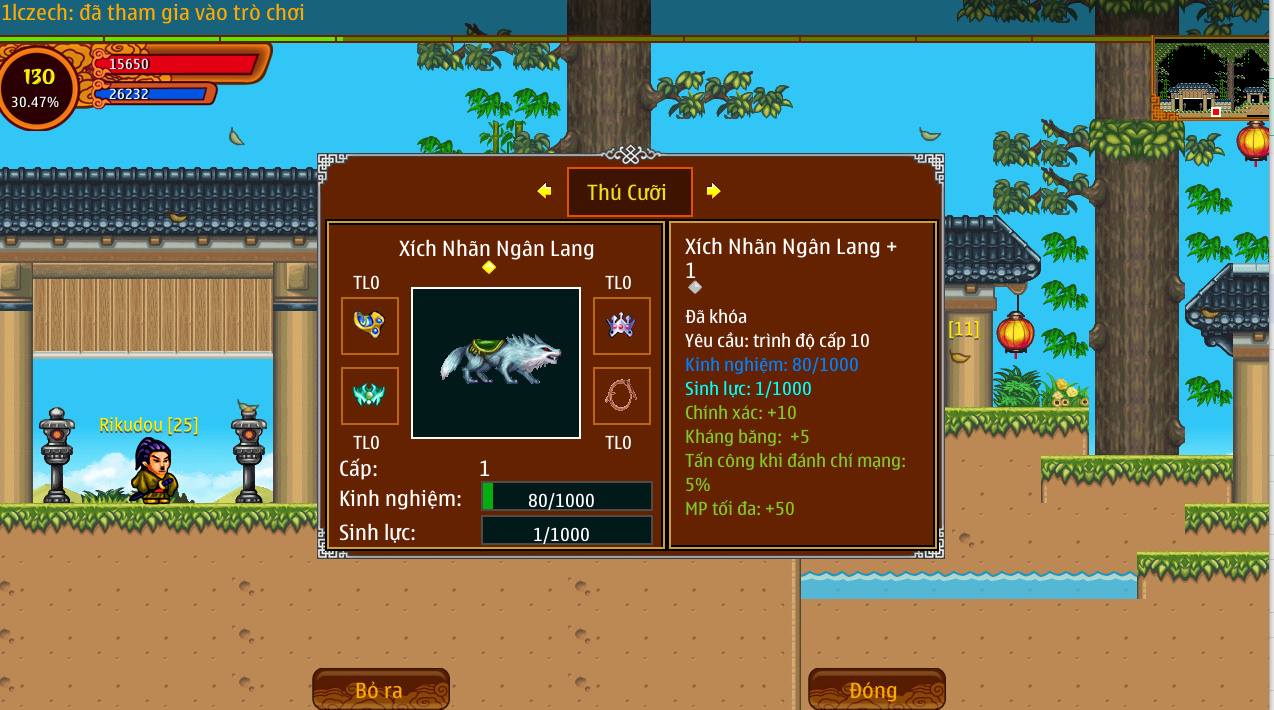The image size is (1274, 710).
Task: Select the Xích Nhãn Ngân Lang wolf portrait
Action: [x=496, y=363]
